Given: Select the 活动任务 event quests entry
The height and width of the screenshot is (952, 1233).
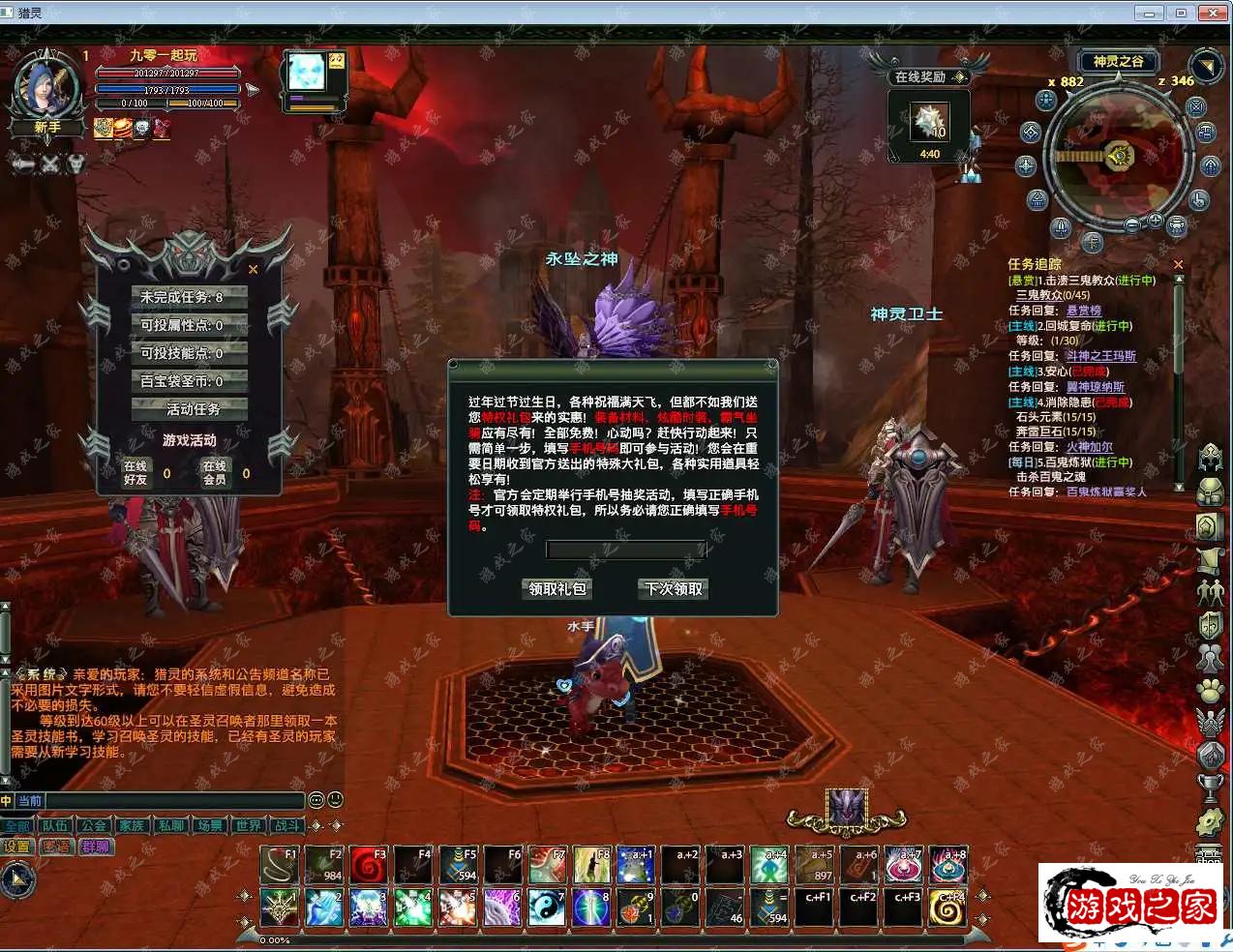Looking at the screenshot, I should (189, 409).
